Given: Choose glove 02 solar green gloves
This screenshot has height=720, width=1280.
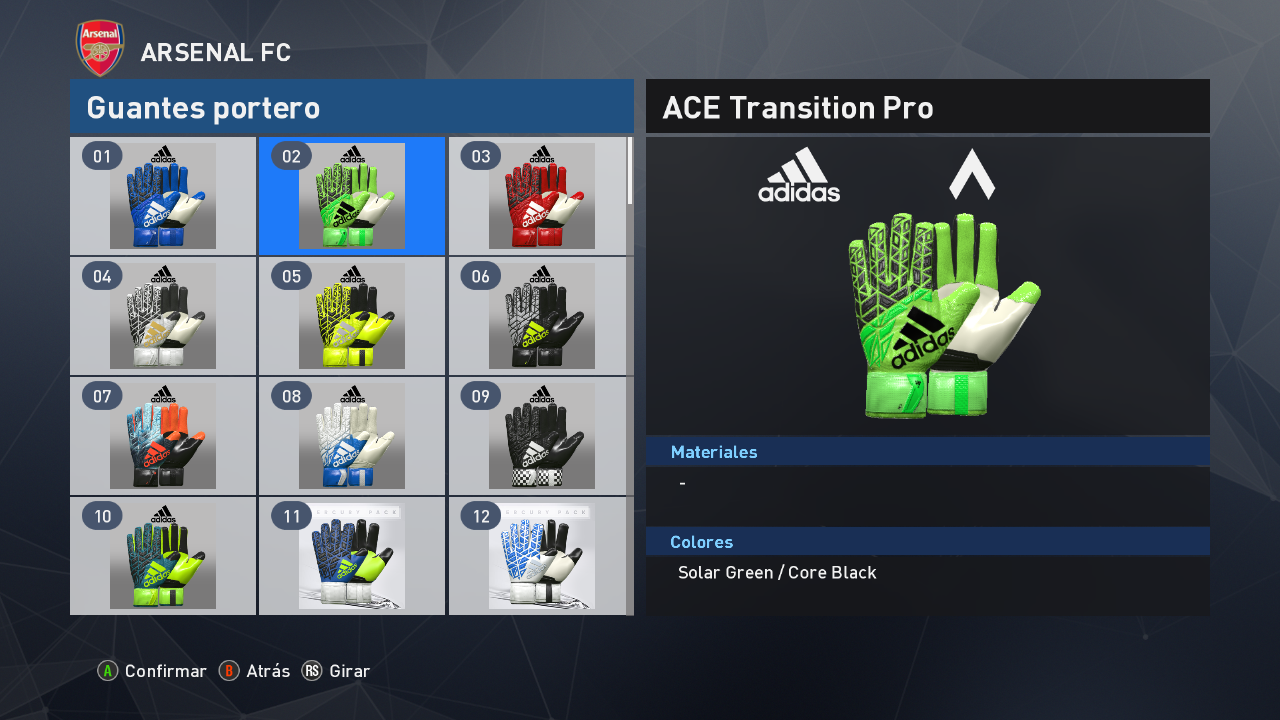Looking at the screenshot, I should tap(352, 196).
